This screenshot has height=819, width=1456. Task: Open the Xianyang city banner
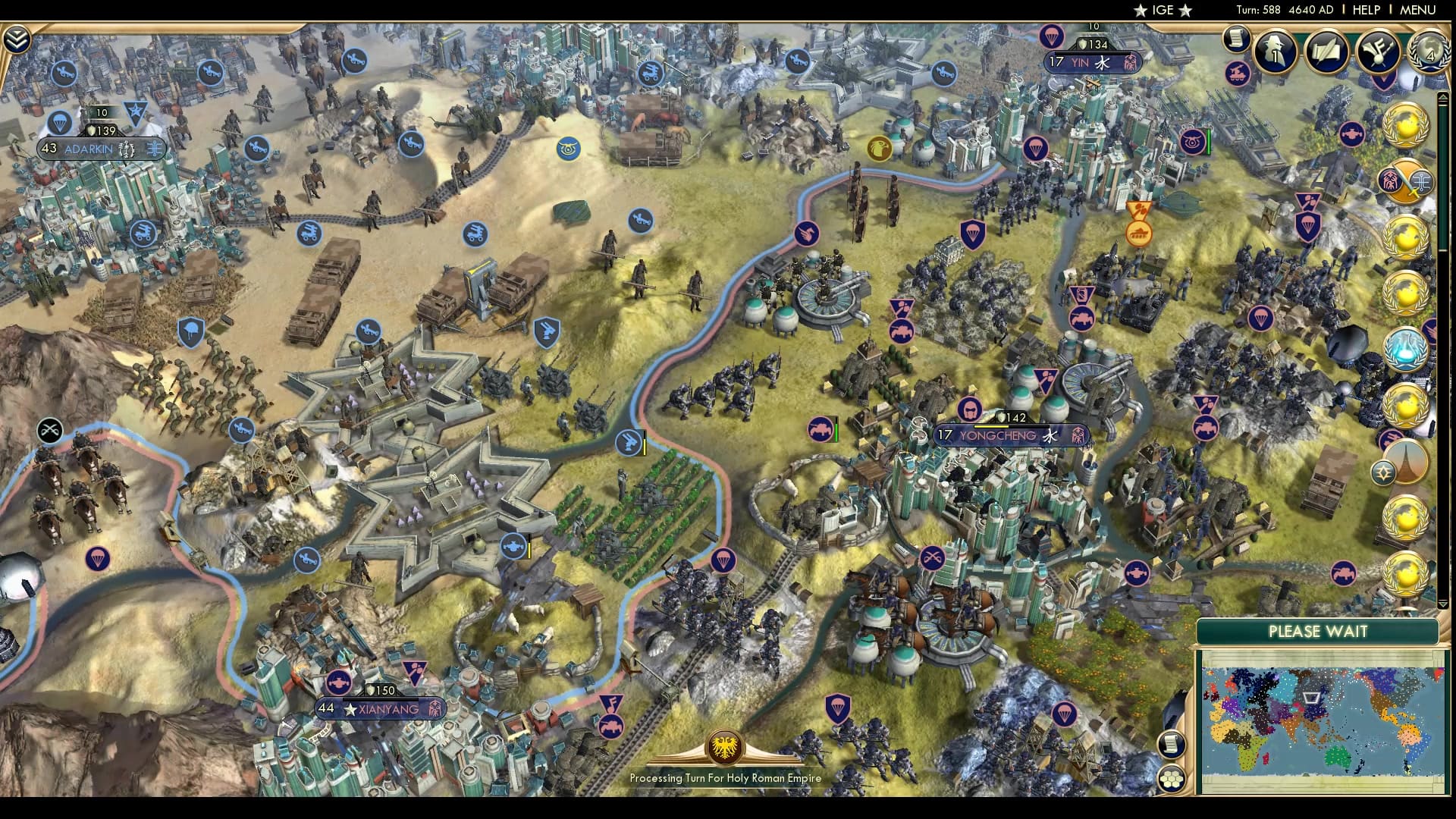(372, 709)
